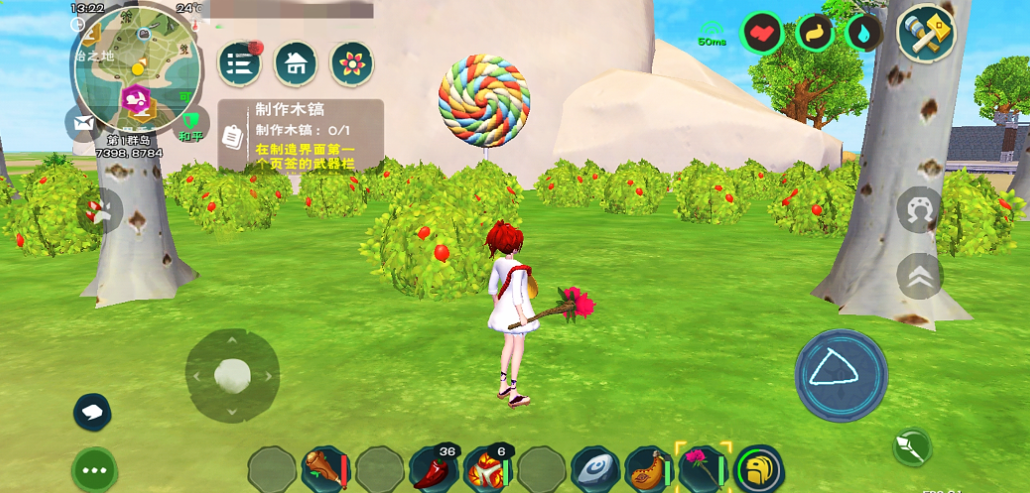Select the pale blue stone slot
The image size is (1030, 493).
click(596, 469)
